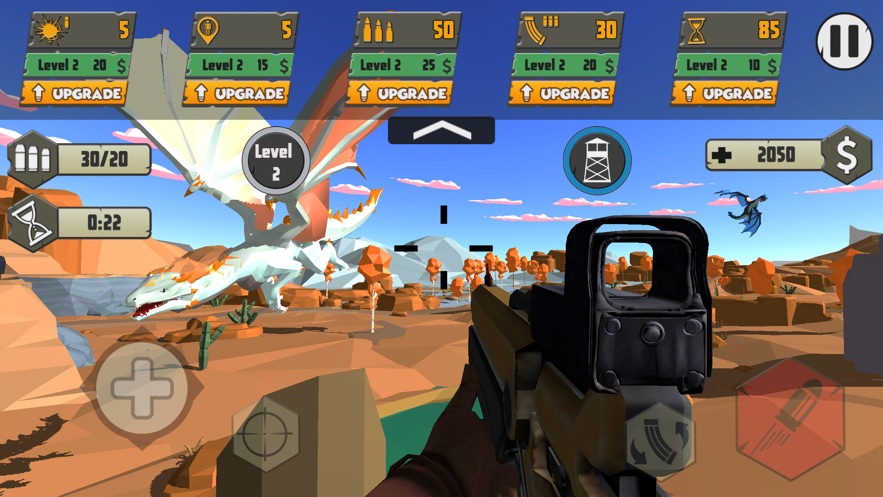The height and width of the screenshot is (497, 883).
Task: Tap the watchtower icon
Action: 596,160
